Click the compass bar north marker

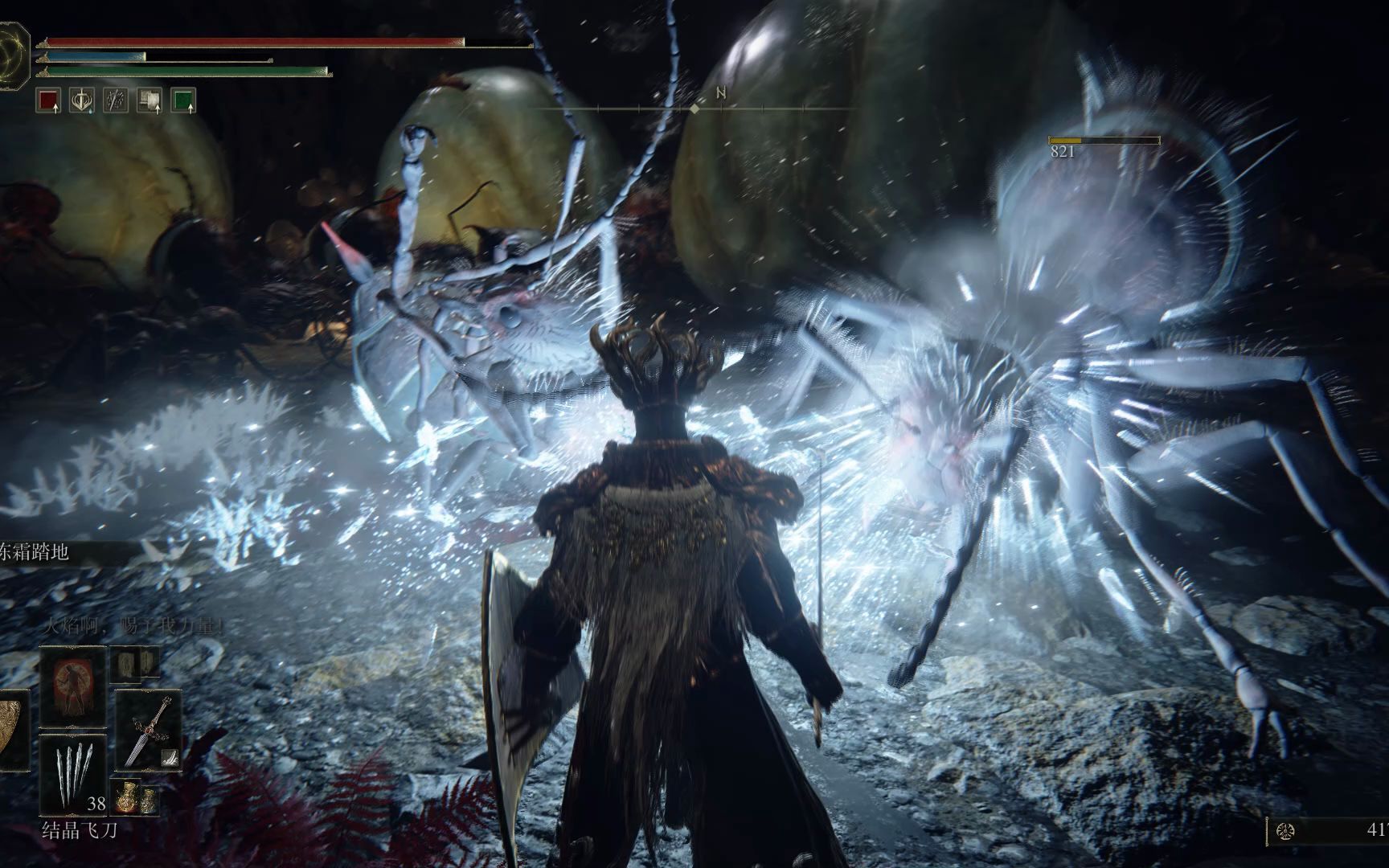(721, 94)
